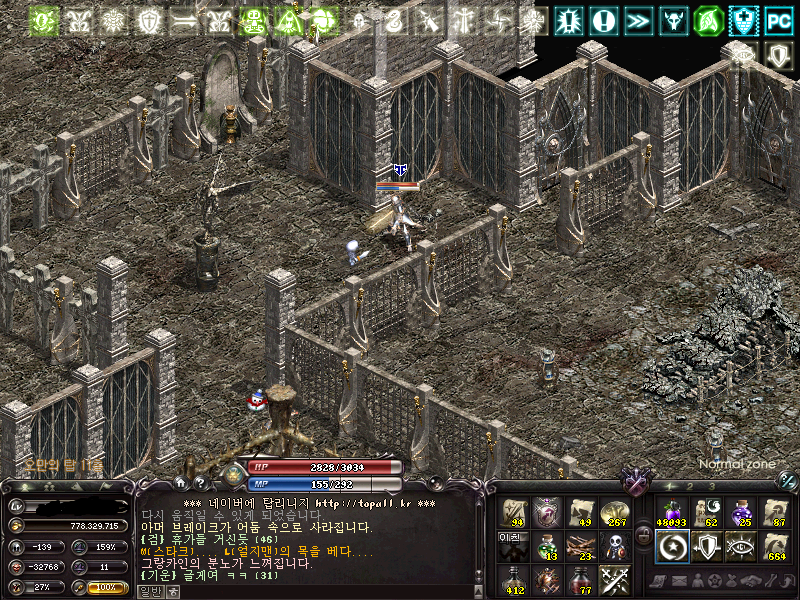Select the gold coin item stack of 267
The height and width of the screenshot is (600, 800).
pyautogui.click(x=615, y=512)
